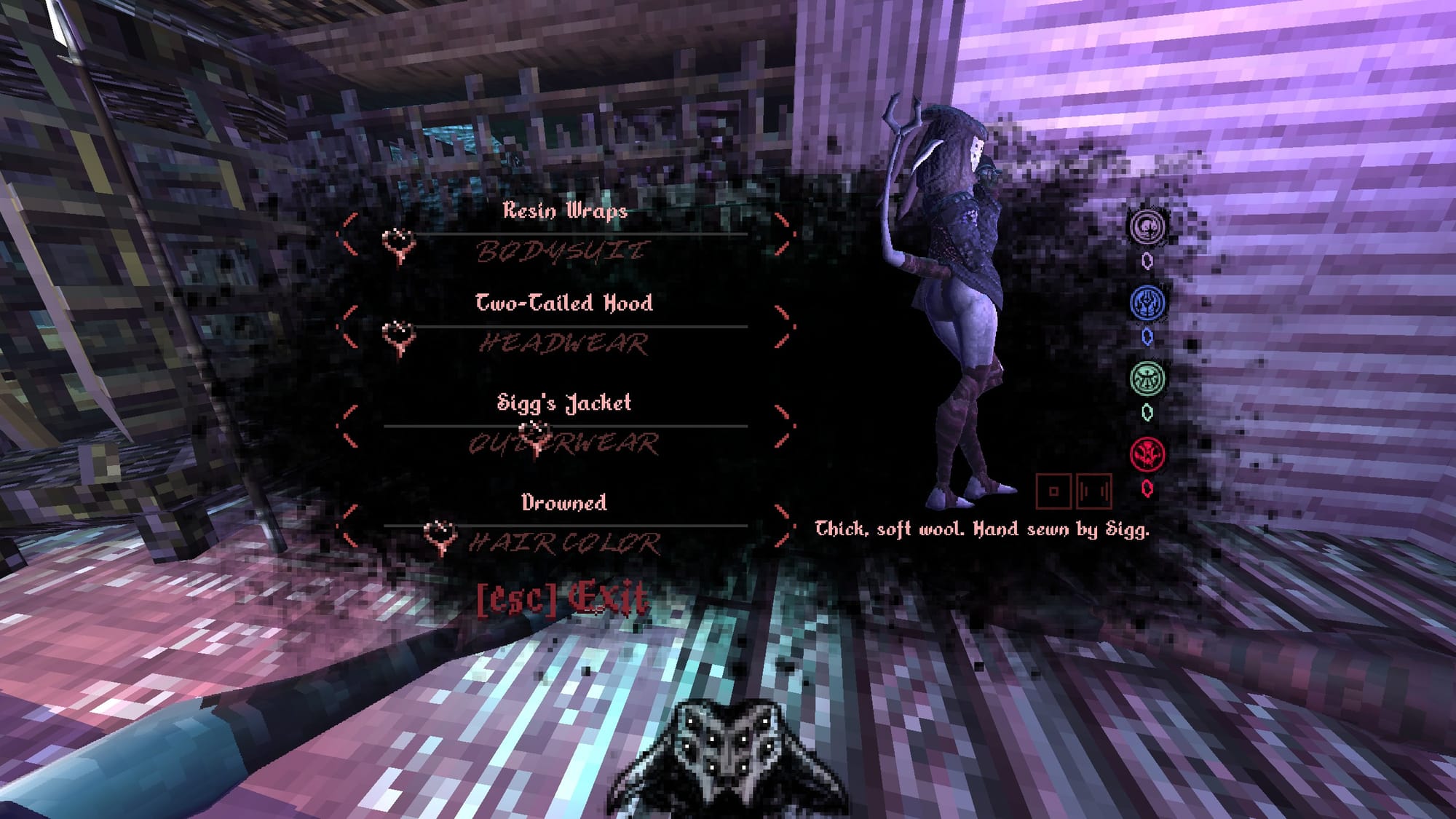Viewport: 1456px width, 819px height.
Task: Click the small square box button
Action: click(x=1053, y=491)
